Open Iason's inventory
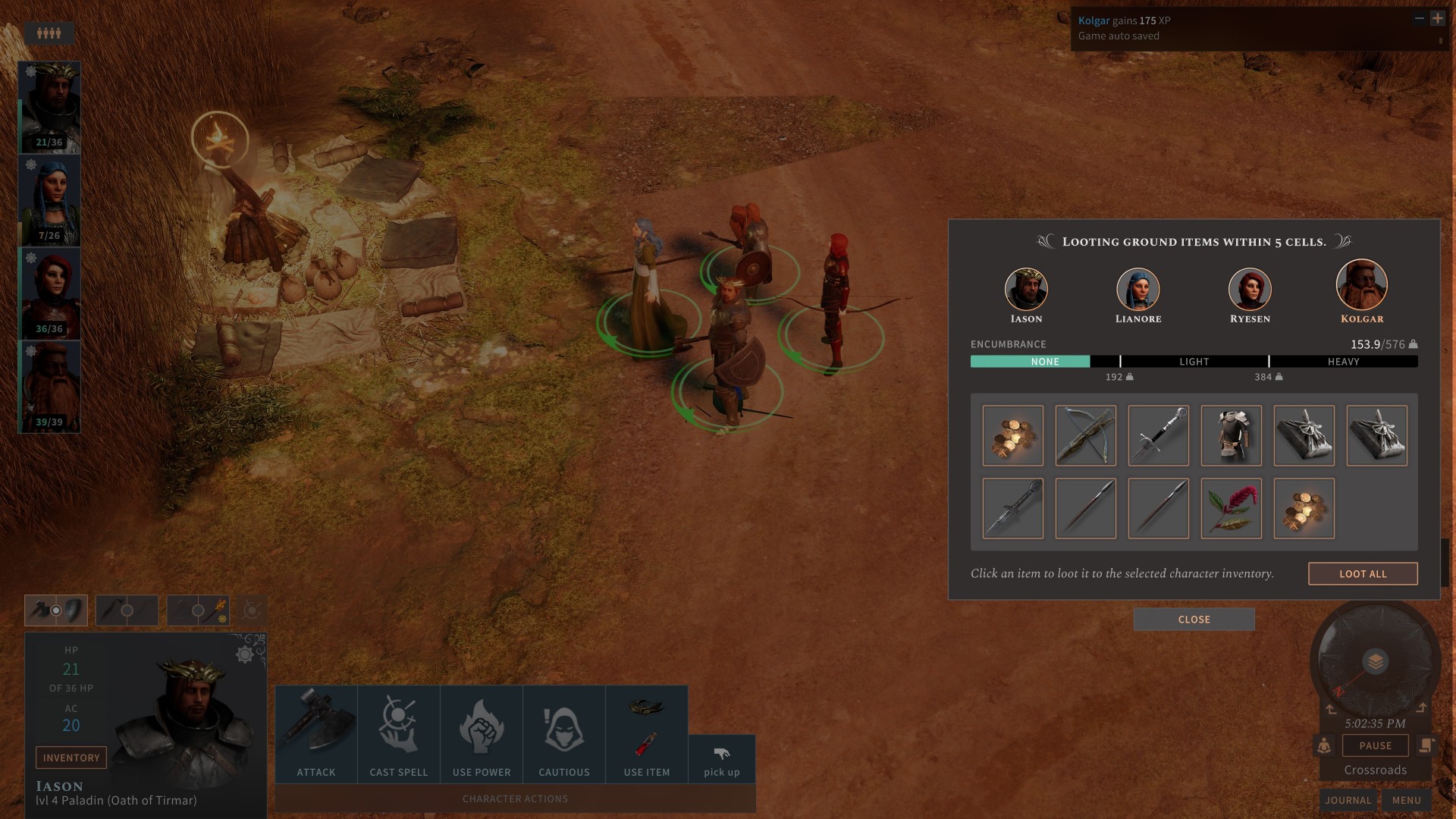The image size is (1456, 819). 71,758
